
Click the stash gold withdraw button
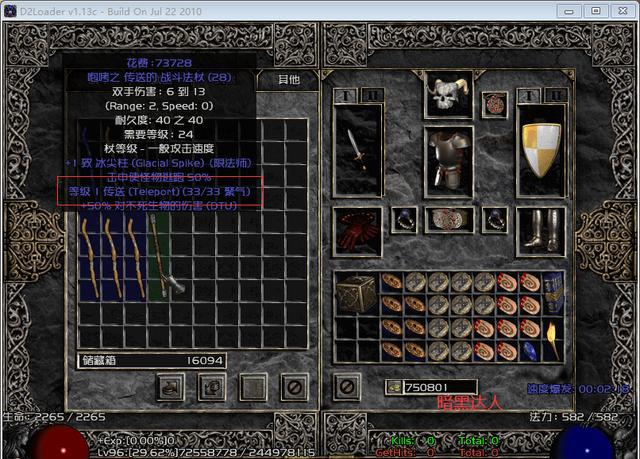(x=169, y=385)
